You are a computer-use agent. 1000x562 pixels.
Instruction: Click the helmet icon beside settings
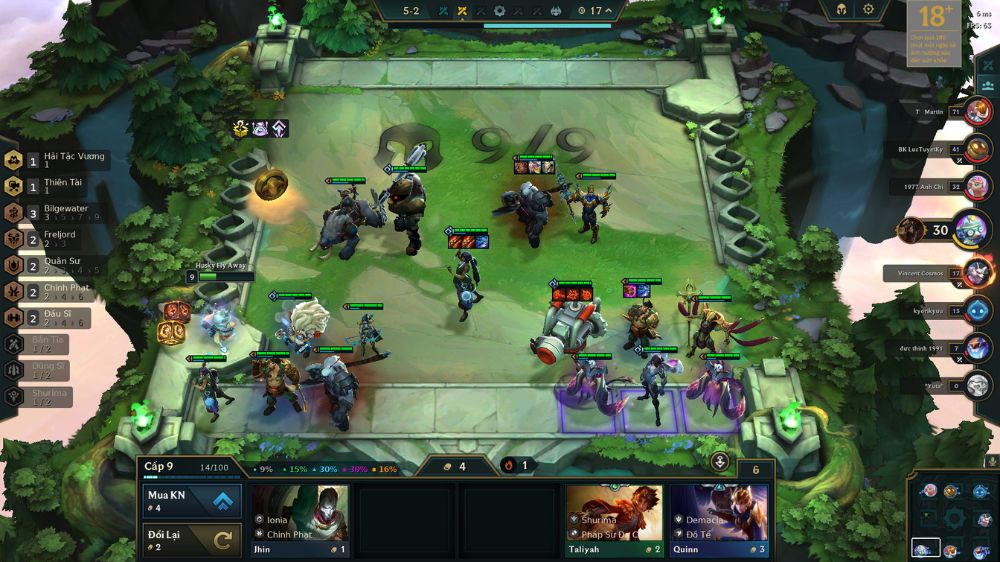pos(838,9)
